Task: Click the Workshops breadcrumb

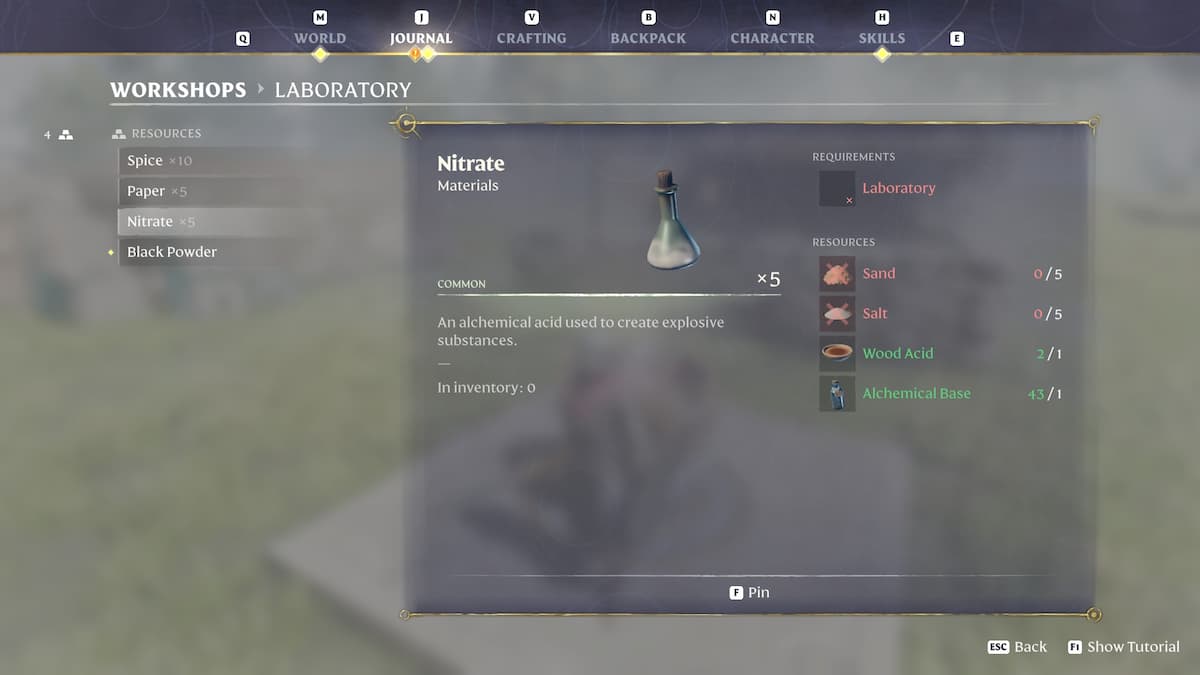Action: coord(178,90)
